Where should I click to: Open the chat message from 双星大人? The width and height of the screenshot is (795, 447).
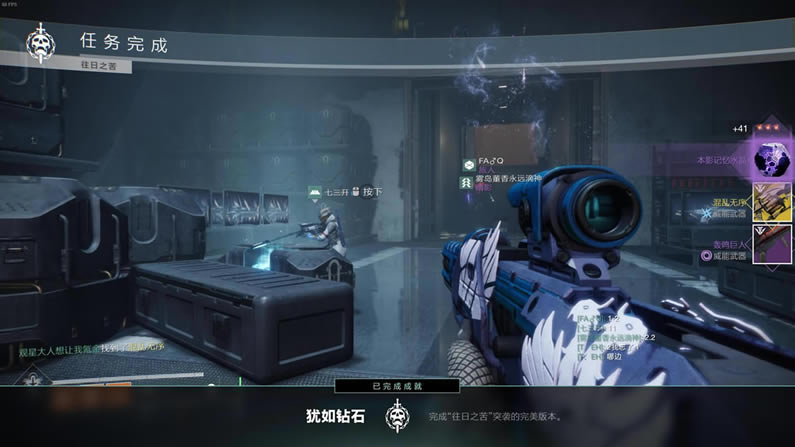click(92, 348)
